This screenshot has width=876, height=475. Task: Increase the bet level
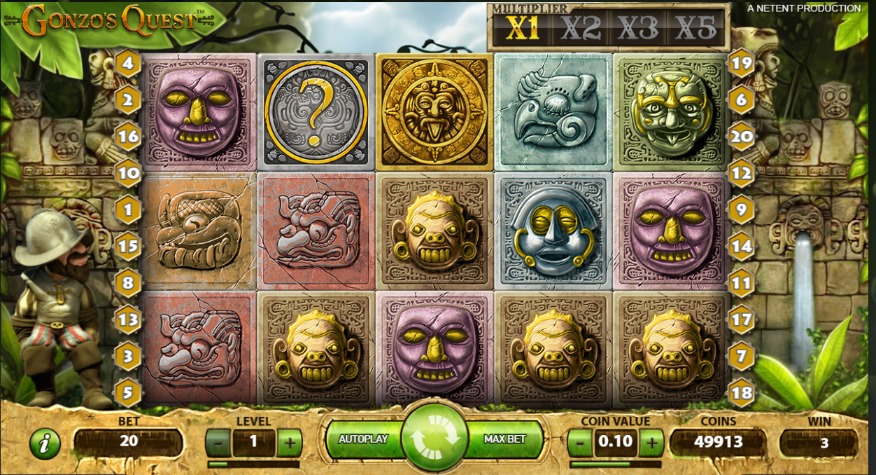click(289, 441)
